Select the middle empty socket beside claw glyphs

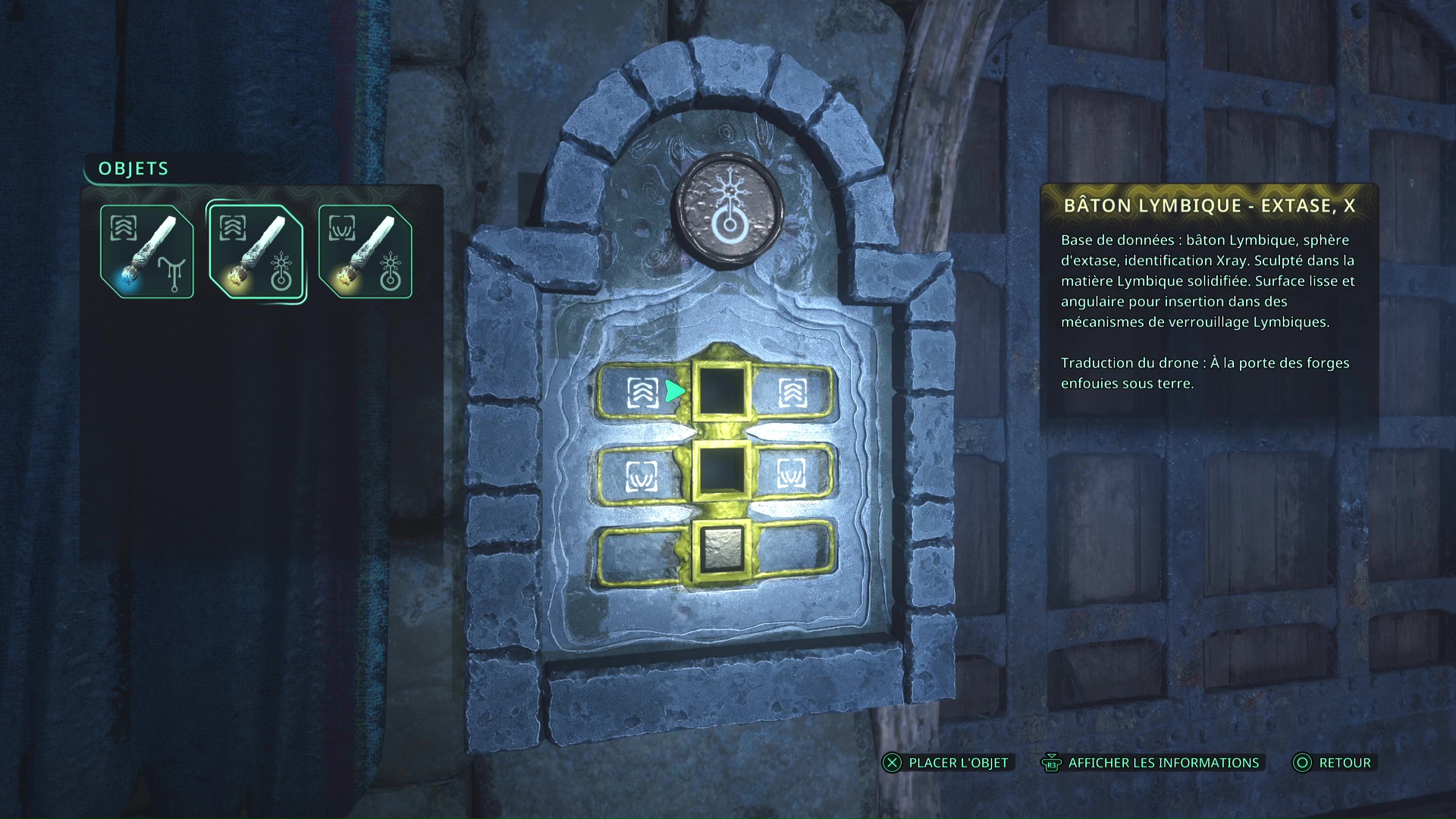click(x=721, y=472)
